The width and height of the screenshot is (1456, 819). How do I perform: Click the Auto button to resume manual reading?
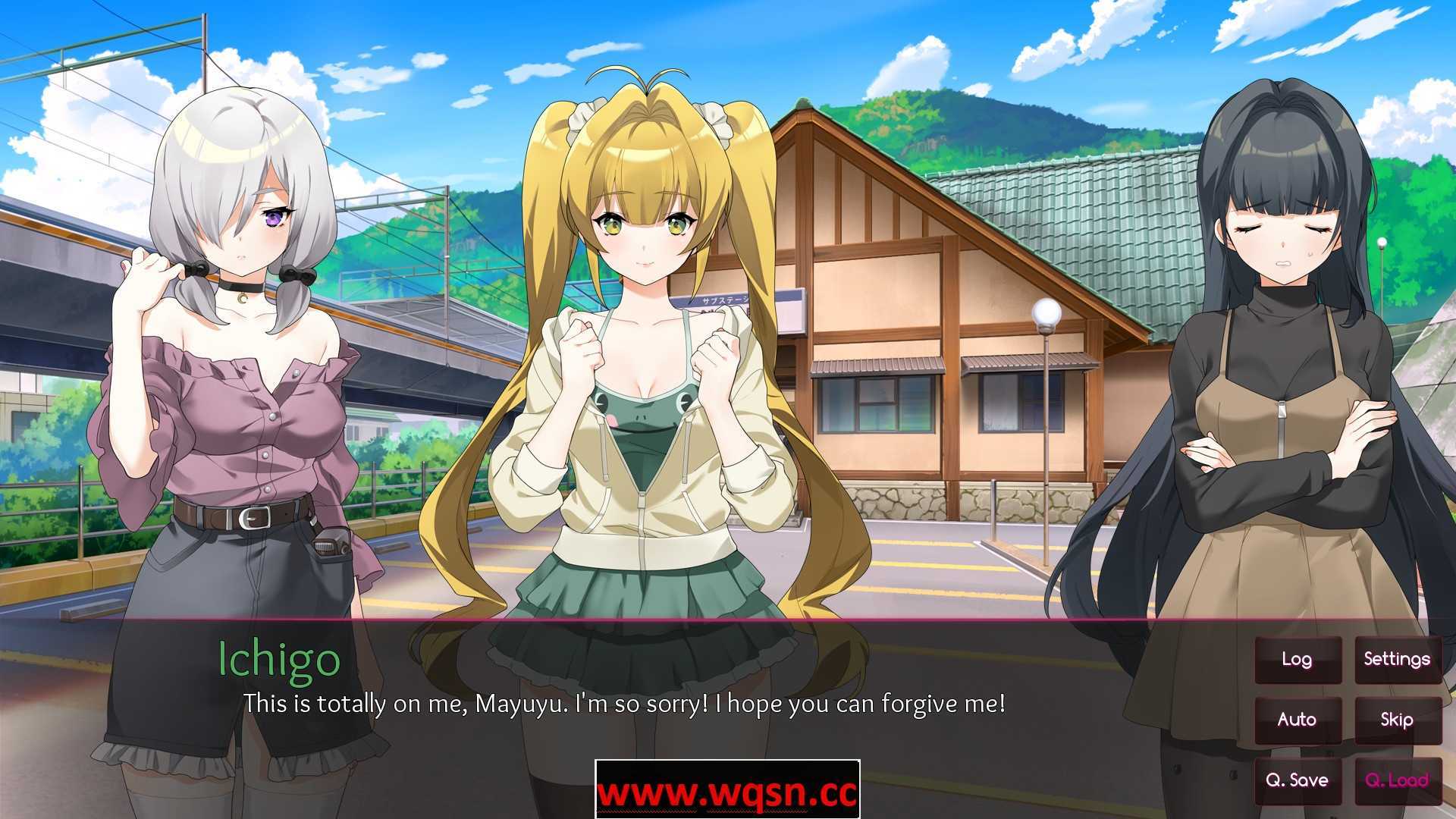(1297, 719)
